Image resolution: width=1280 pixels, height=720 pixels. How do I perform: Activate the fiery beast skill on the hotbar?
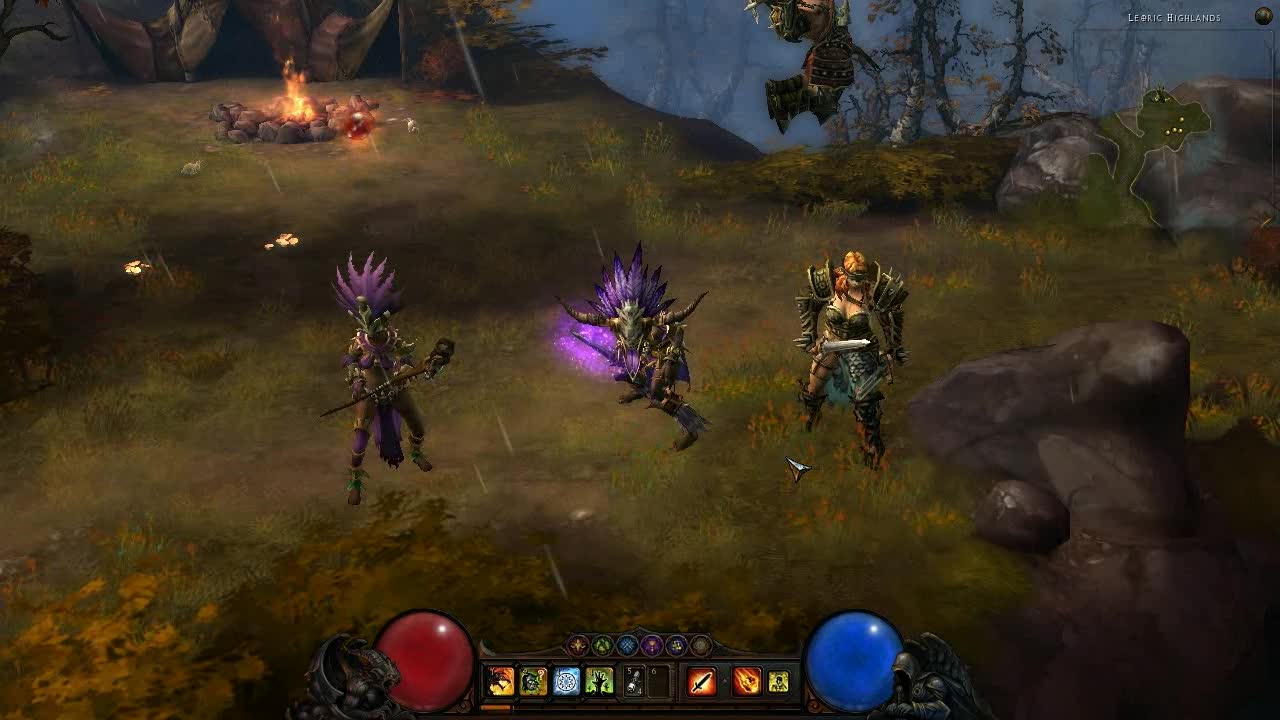[500, 682]
